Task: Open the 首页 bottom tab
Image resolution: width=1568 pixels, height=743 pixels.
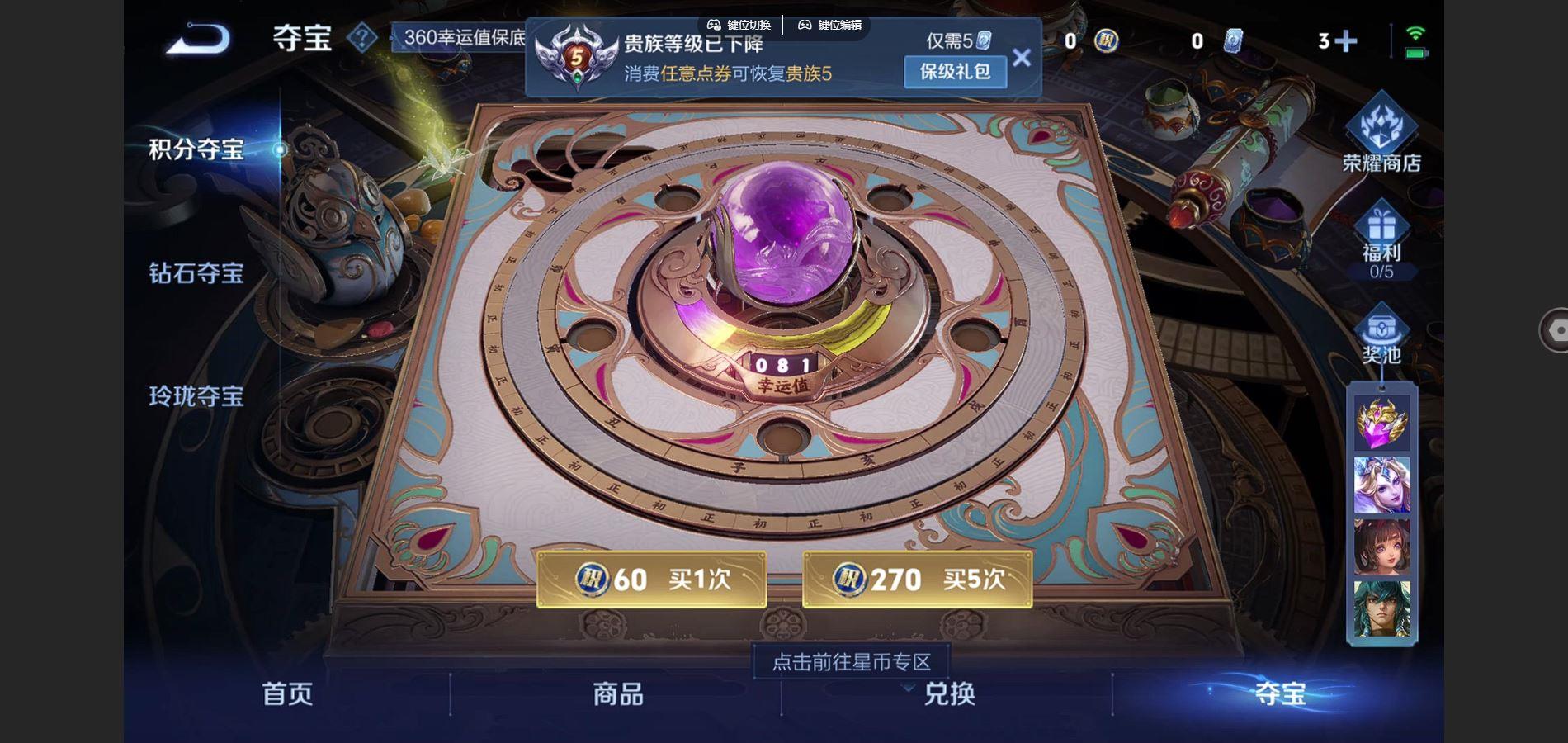Action: (285, 696)
